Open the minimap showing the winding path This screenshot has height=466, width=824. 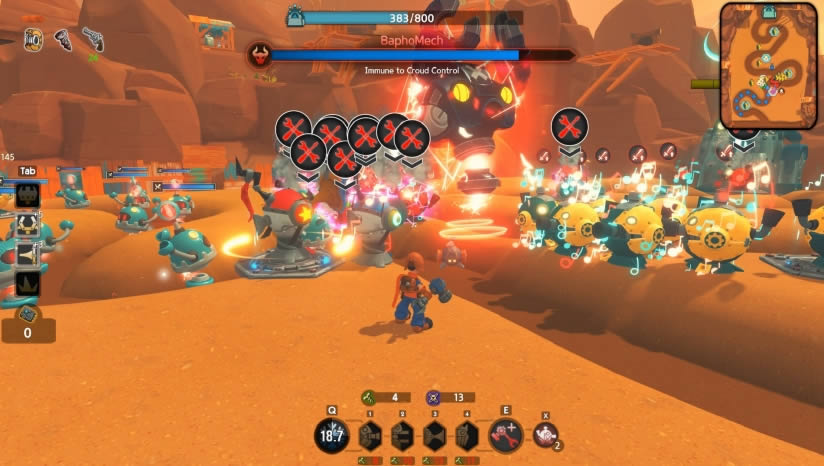click(x=768, y=66)
